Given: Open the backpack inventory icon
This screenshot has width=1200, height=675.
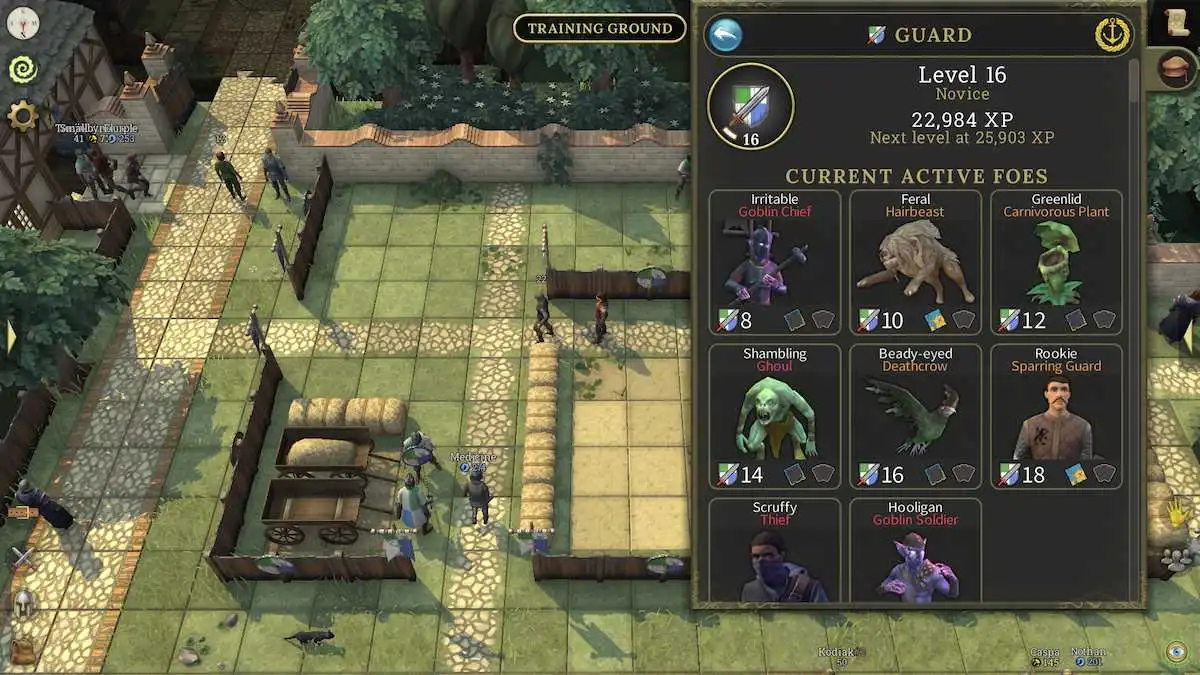Looking at the screenshot, I should tap(22, 648).
